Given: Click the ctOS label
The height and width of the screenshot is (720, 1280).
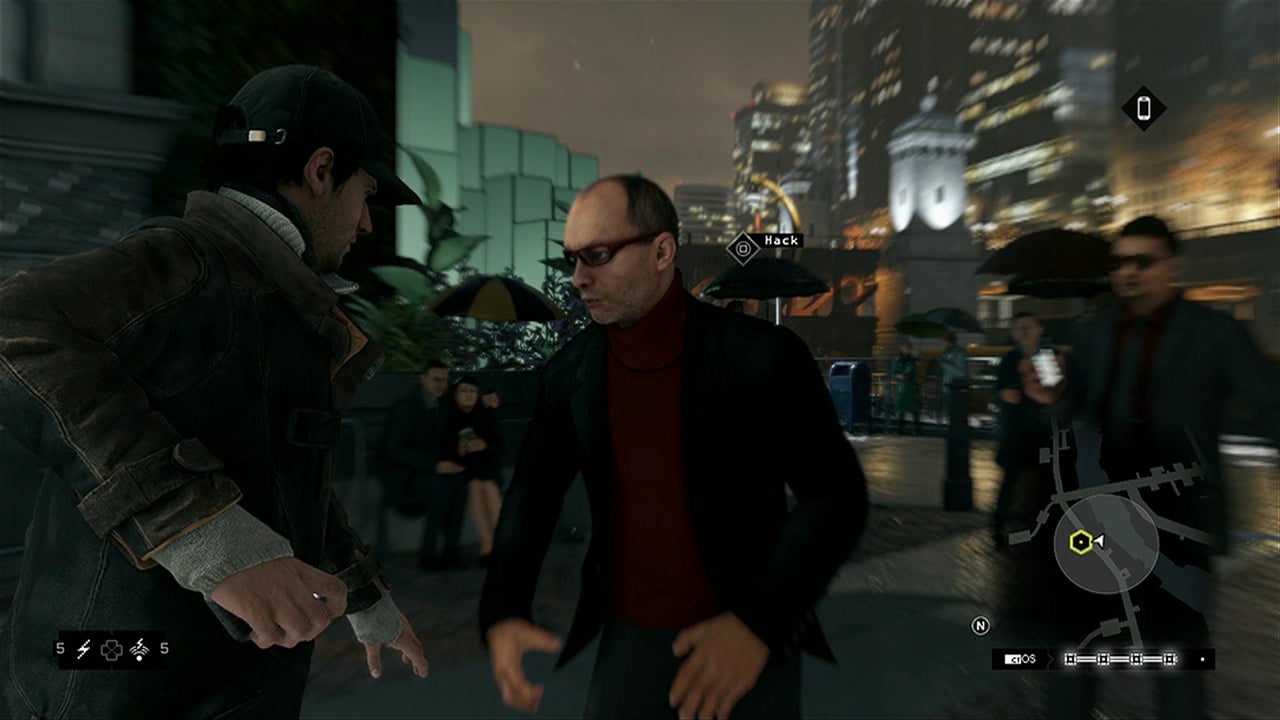Looking at the screenshot, I should coord(1021,659).
